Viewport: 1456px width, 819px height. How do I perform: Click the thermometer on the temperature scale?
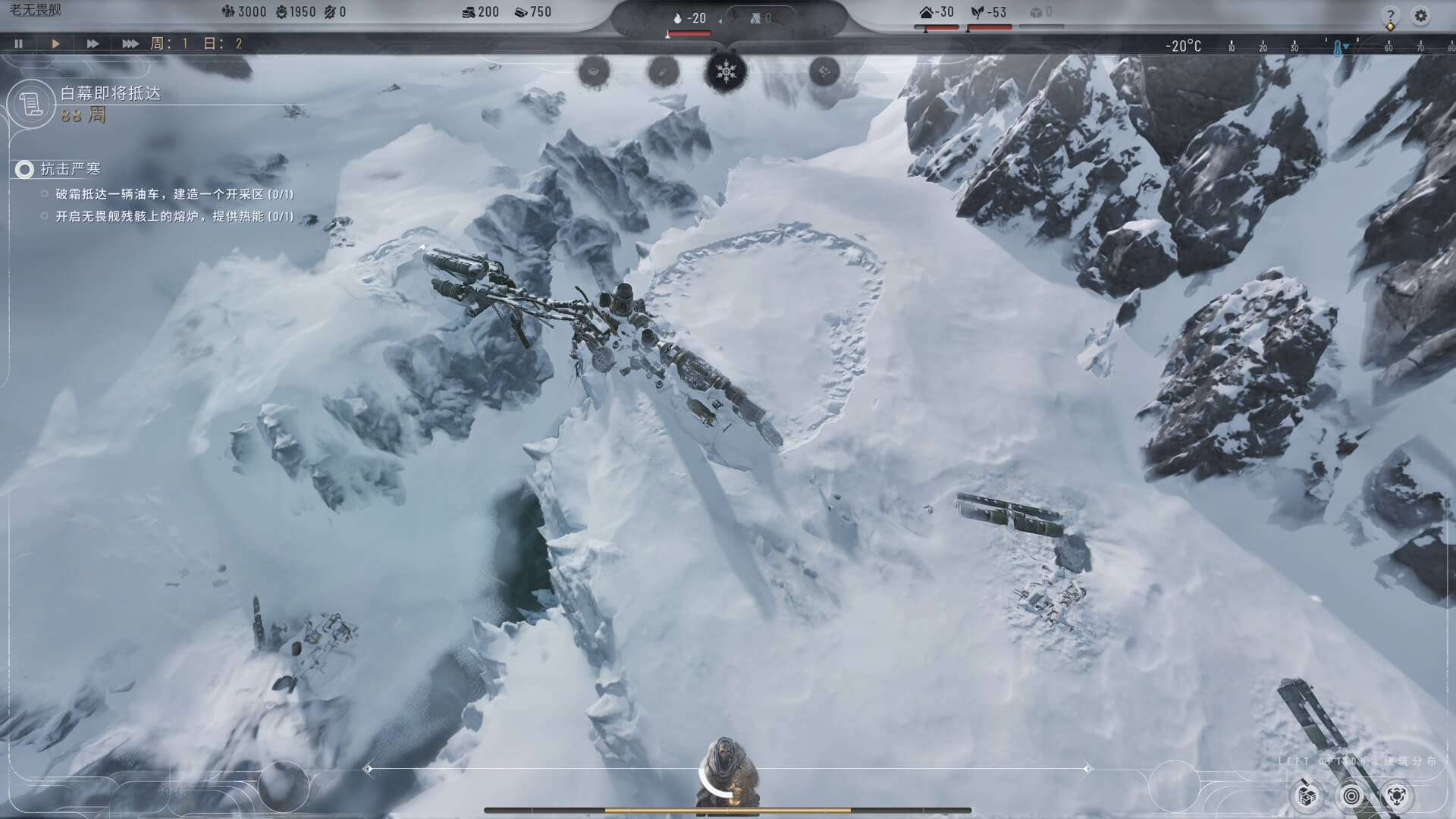[1338, 45]
